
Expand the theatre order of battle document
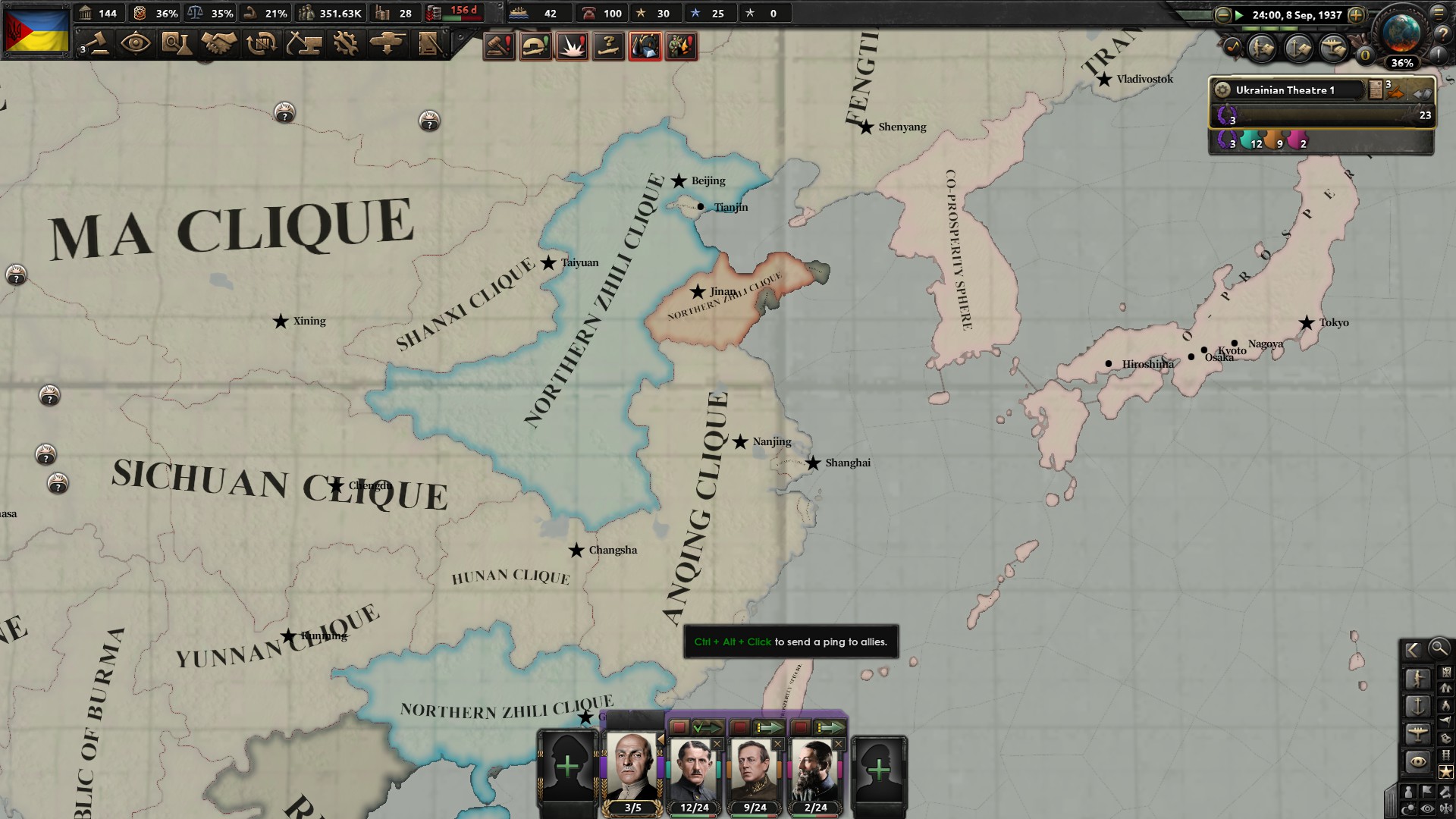click(1376, 89)
